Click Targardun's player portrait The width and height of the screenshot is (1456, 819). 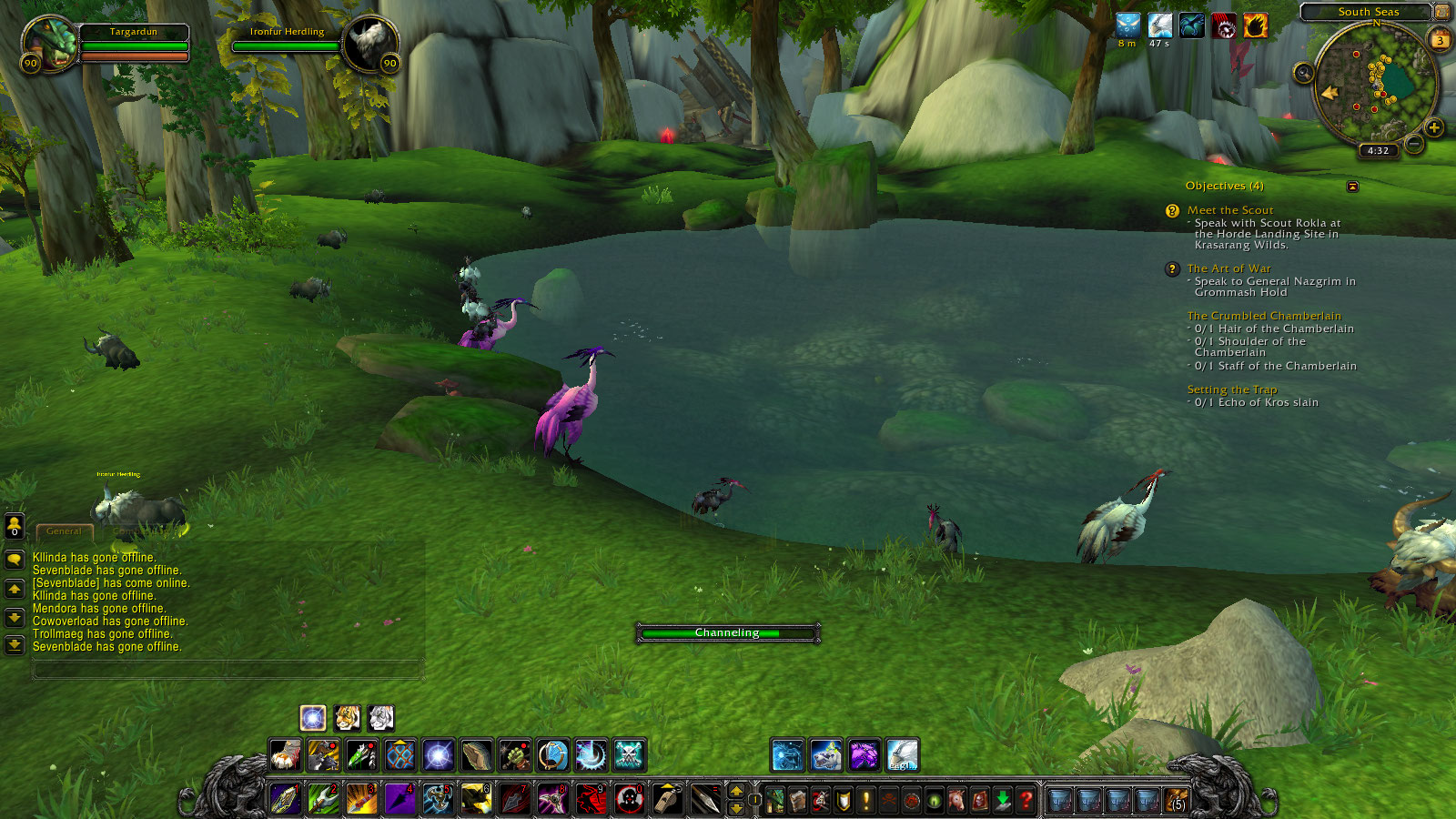50,44
